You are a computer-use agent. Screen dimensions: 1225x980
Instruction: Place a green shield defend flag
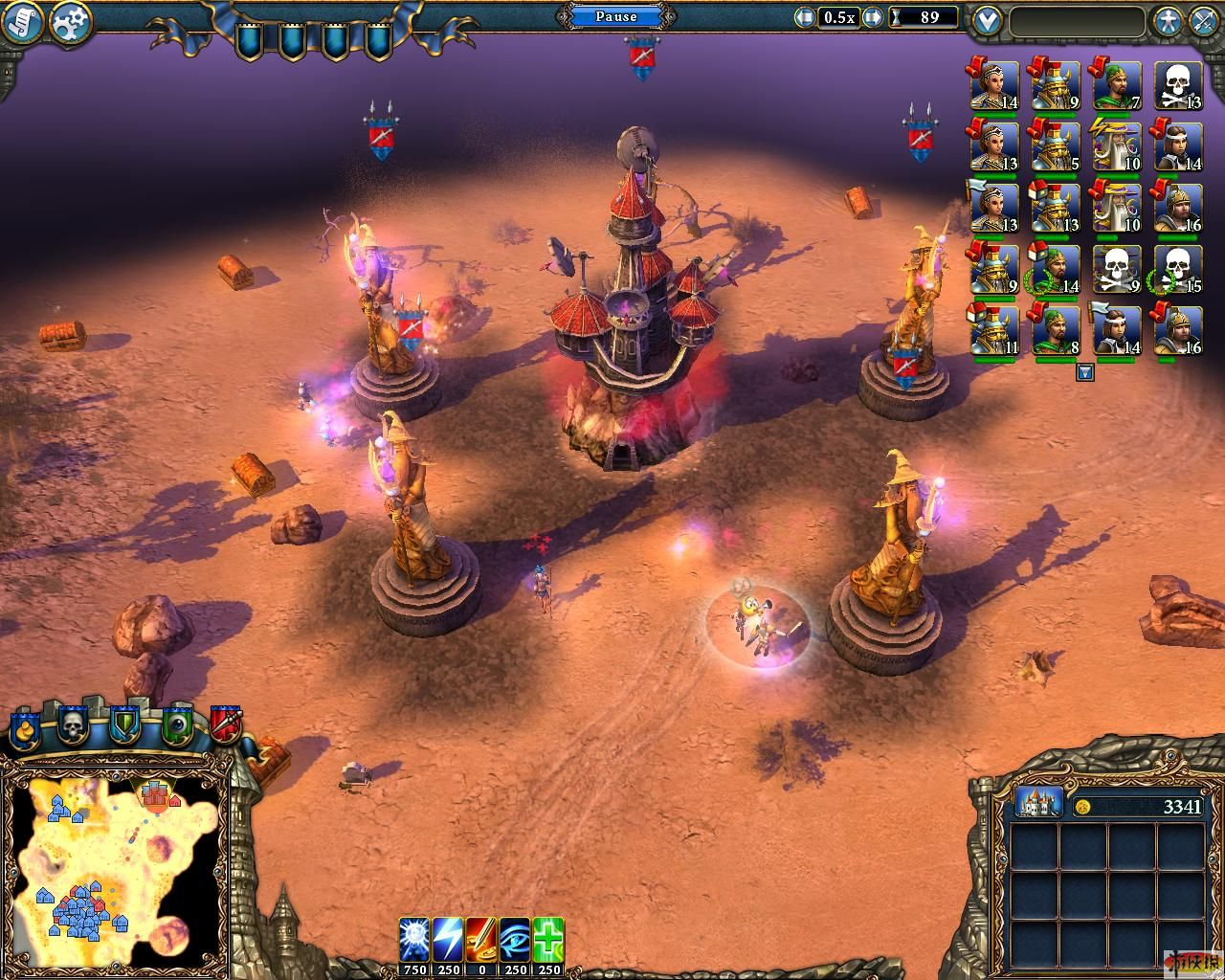[x=124, y=726]
